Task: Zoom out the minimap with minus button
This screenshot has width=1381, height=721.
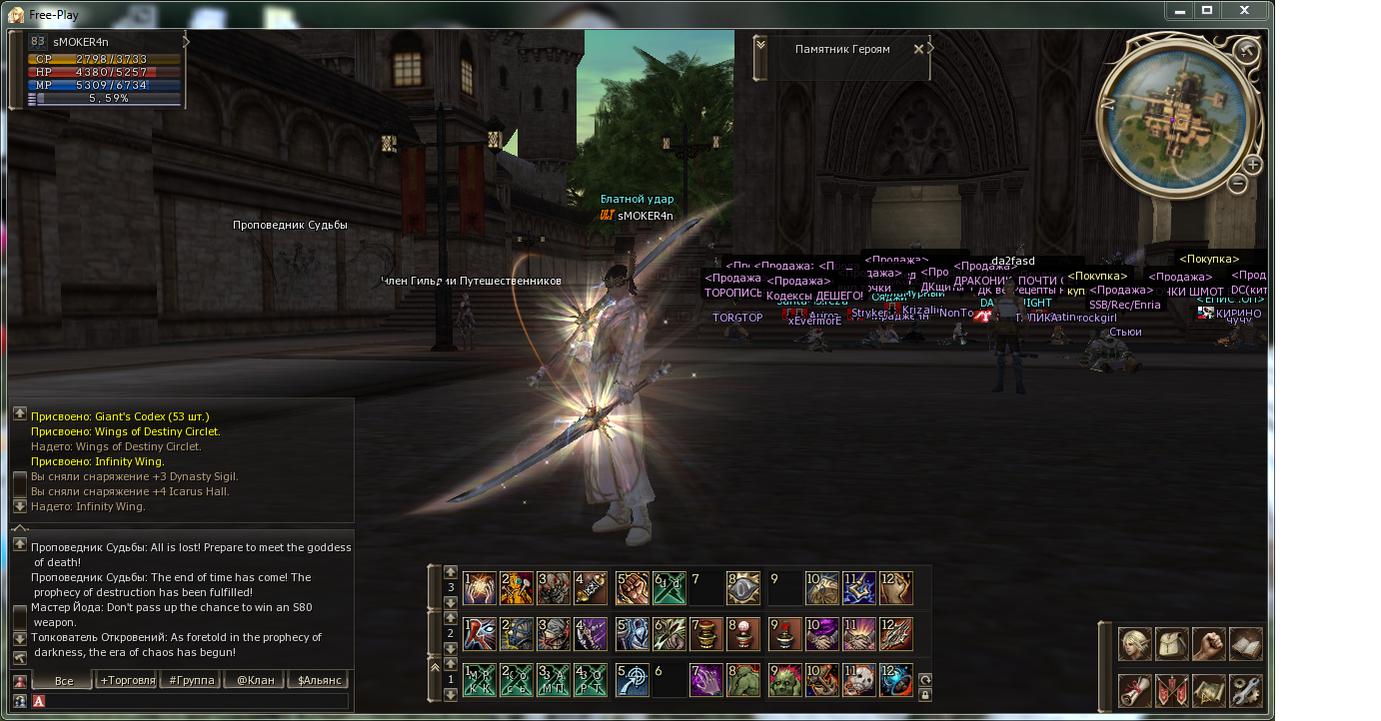Action: 1237,184
